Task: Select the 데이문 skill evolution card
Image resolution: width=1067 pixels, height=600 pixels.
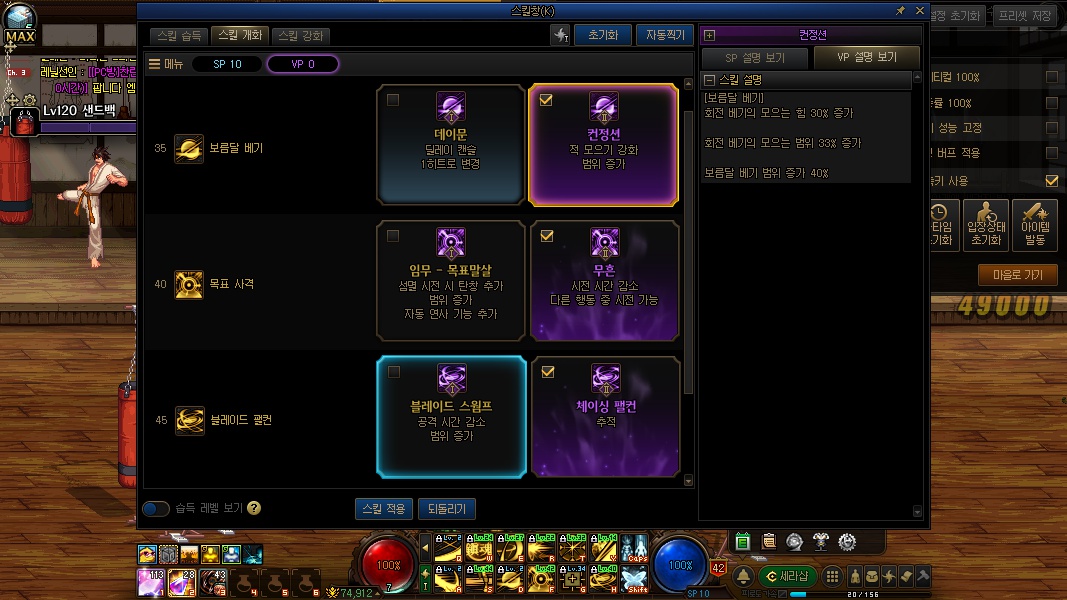Action: tap(451, 144)
